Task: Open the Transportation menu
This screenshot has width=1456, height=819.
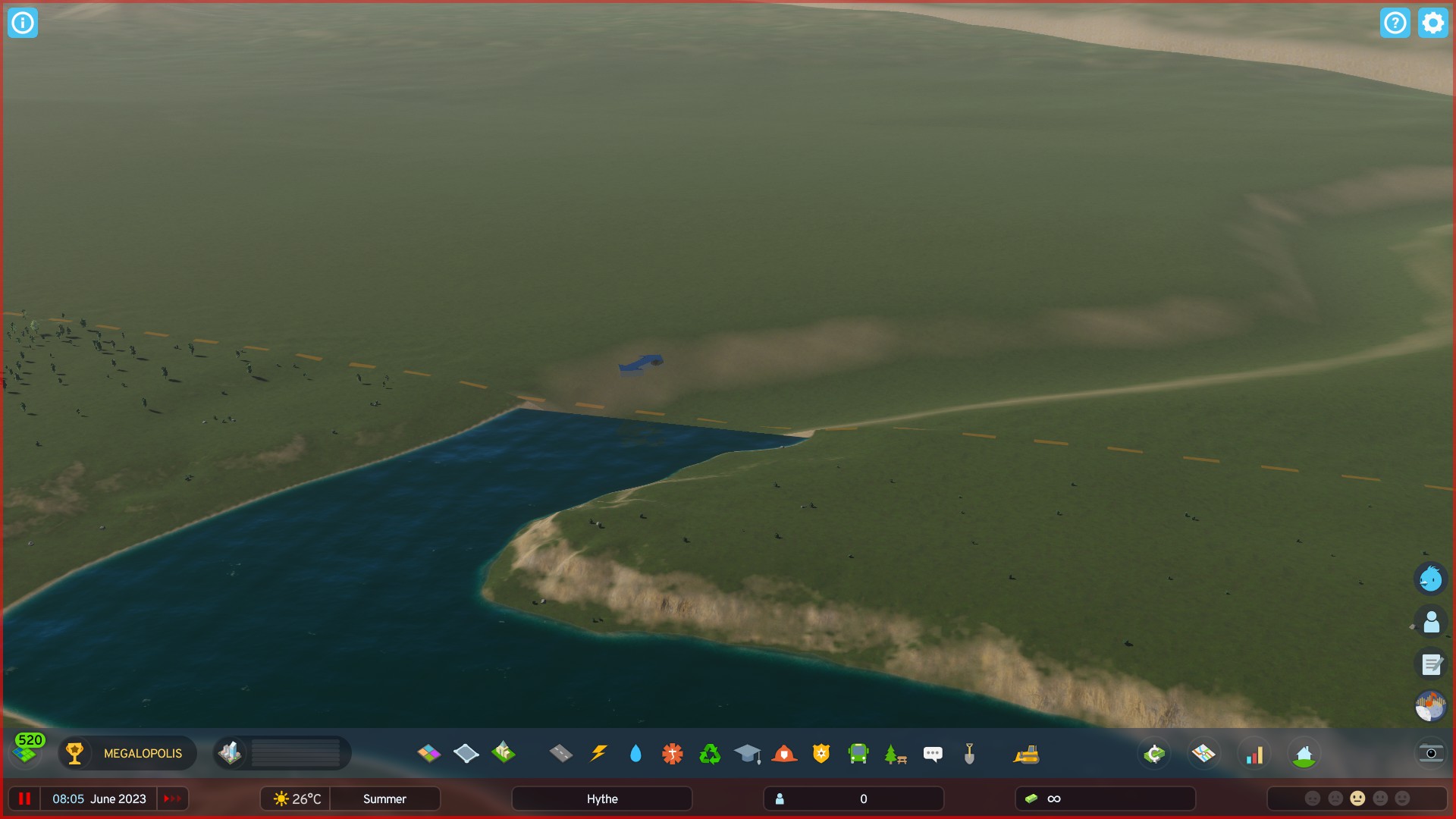Action: click(x=857, y=753)
